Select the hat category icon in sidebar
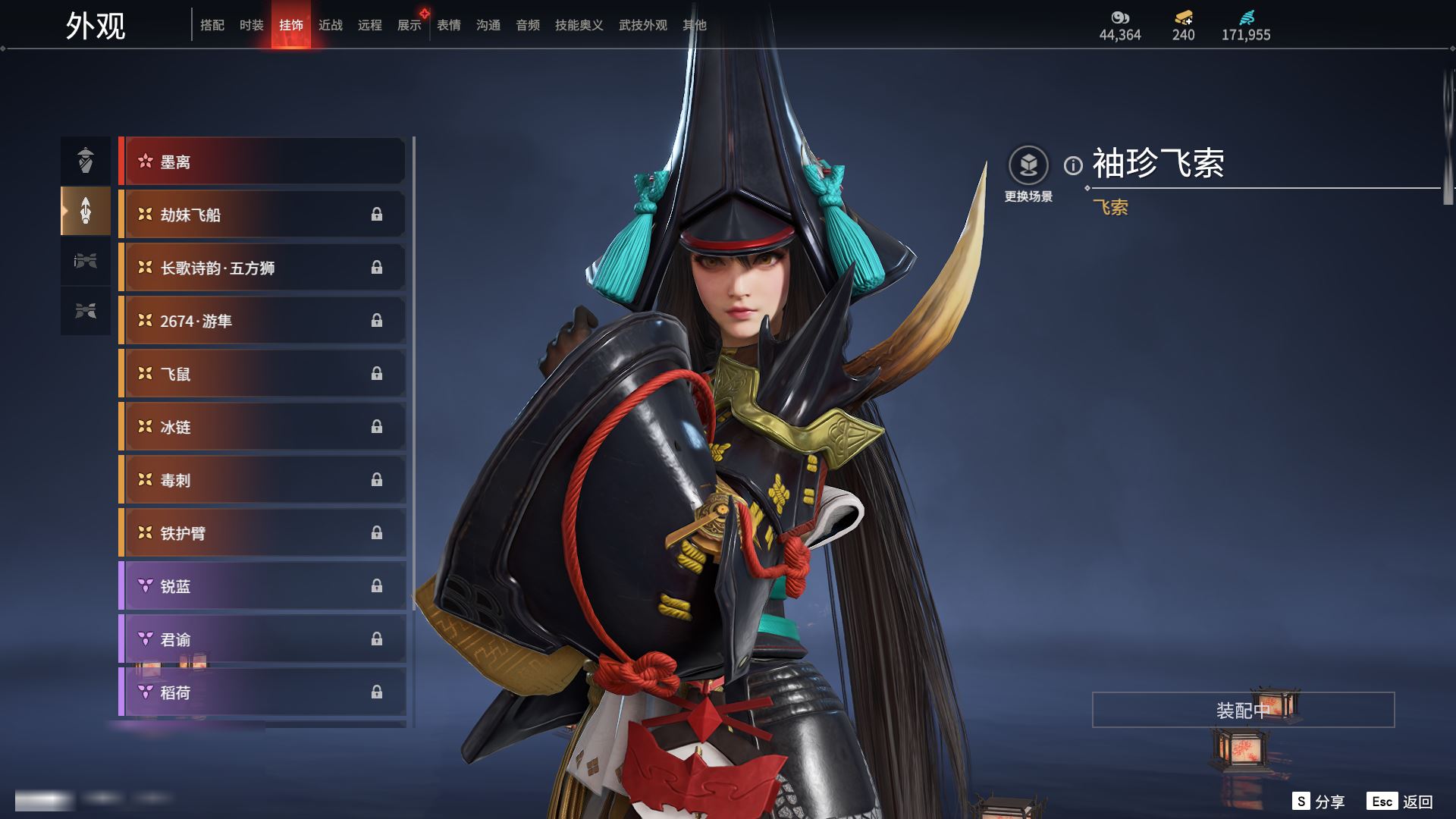1456x819 pixels. [x=86, y=161]
